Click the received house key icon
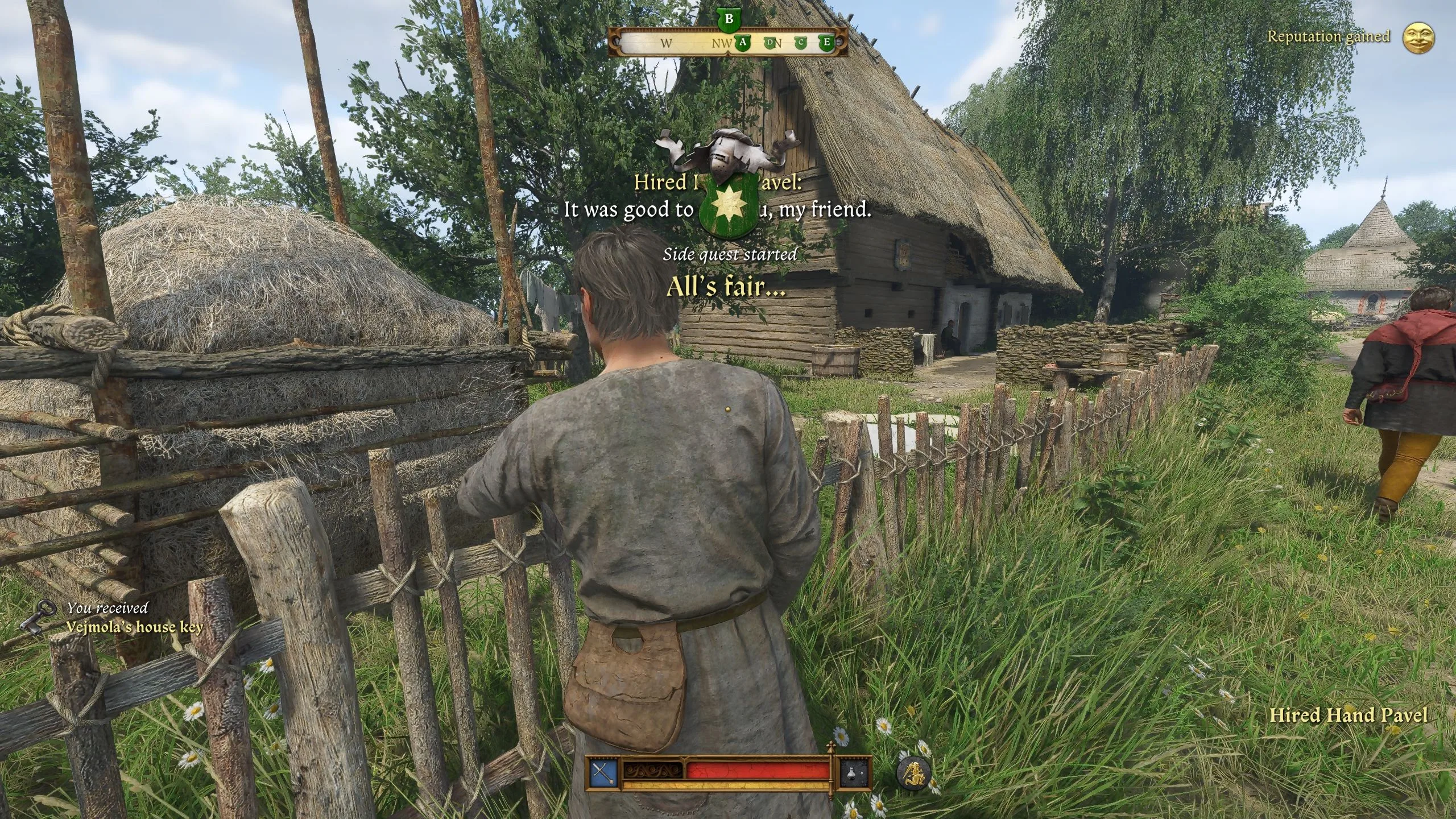Screen dimensions: 1456x819 pyautogui.click(x=39, y=617)
